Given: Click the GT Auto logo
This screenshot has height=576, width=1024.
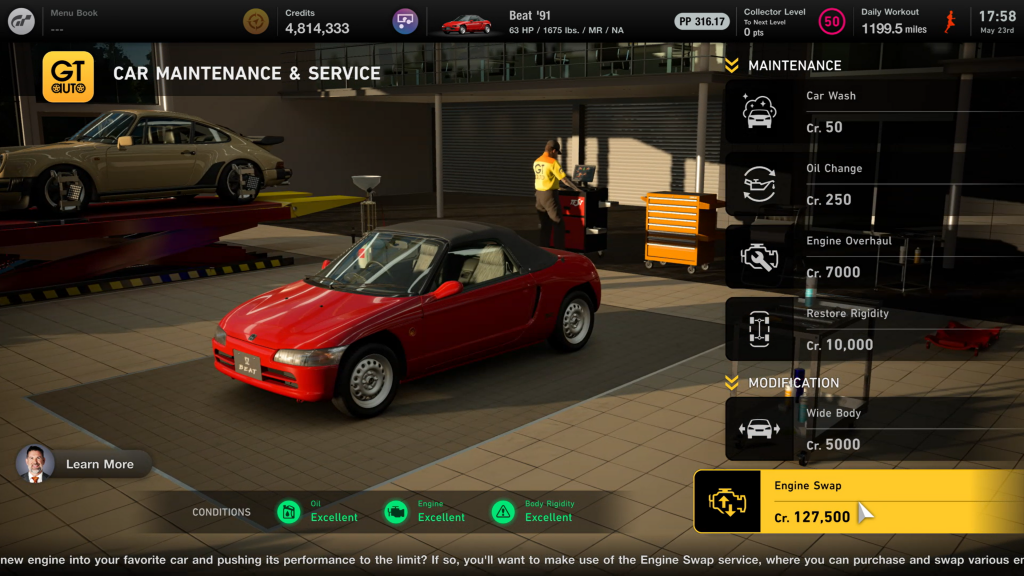Looking at the screenshot, I should [x=68, y=77].
